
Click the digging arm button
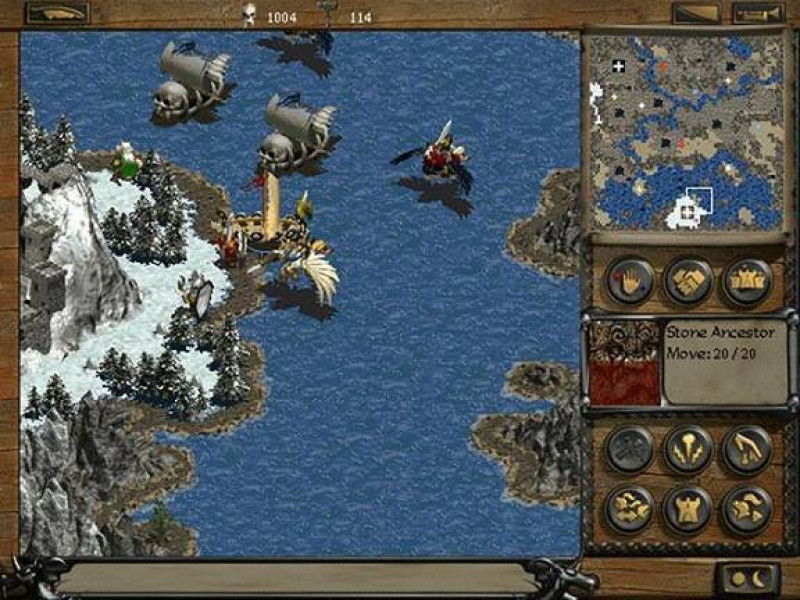(x=747, y=450)
